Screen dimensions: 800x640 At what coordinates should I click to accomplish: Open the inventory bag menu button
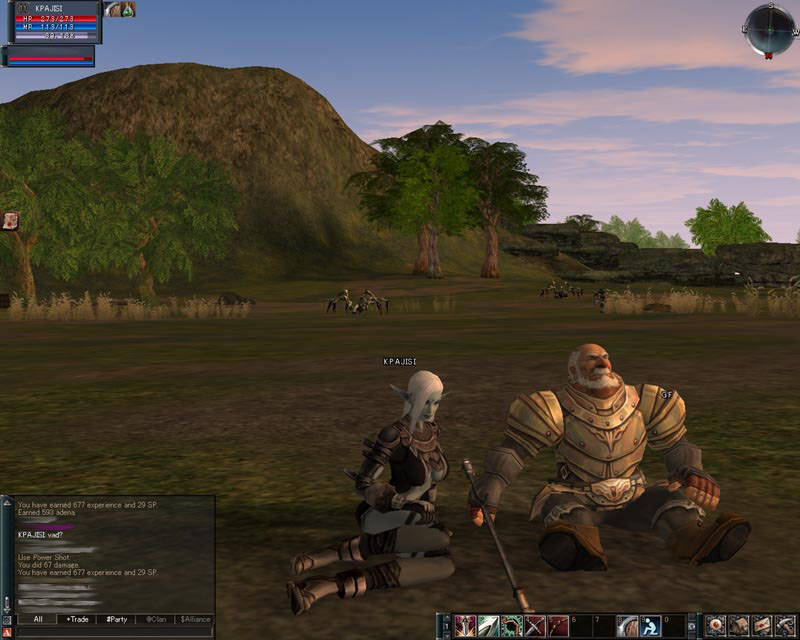(x=739, y=626)
